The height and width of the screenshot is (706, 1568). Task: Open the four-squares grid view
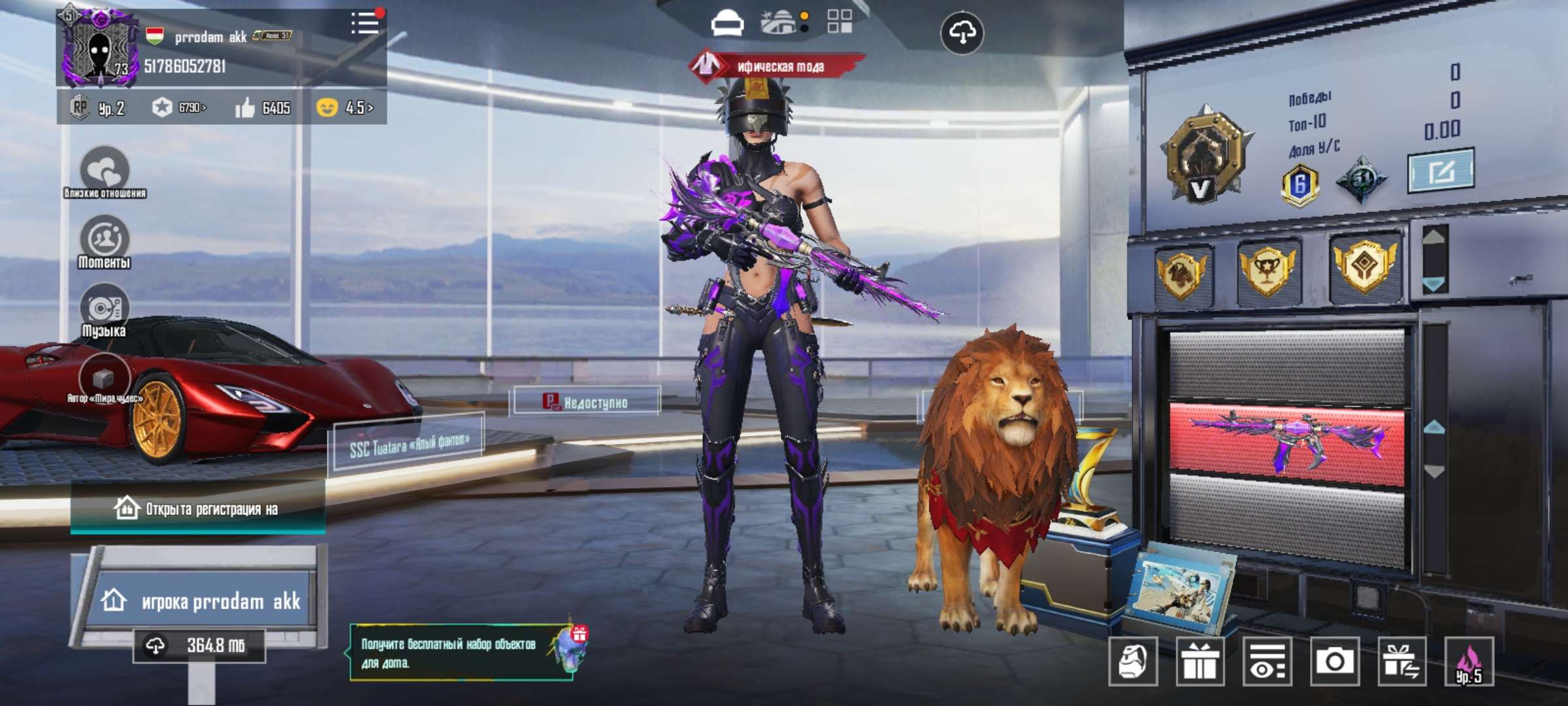(840, 21)
